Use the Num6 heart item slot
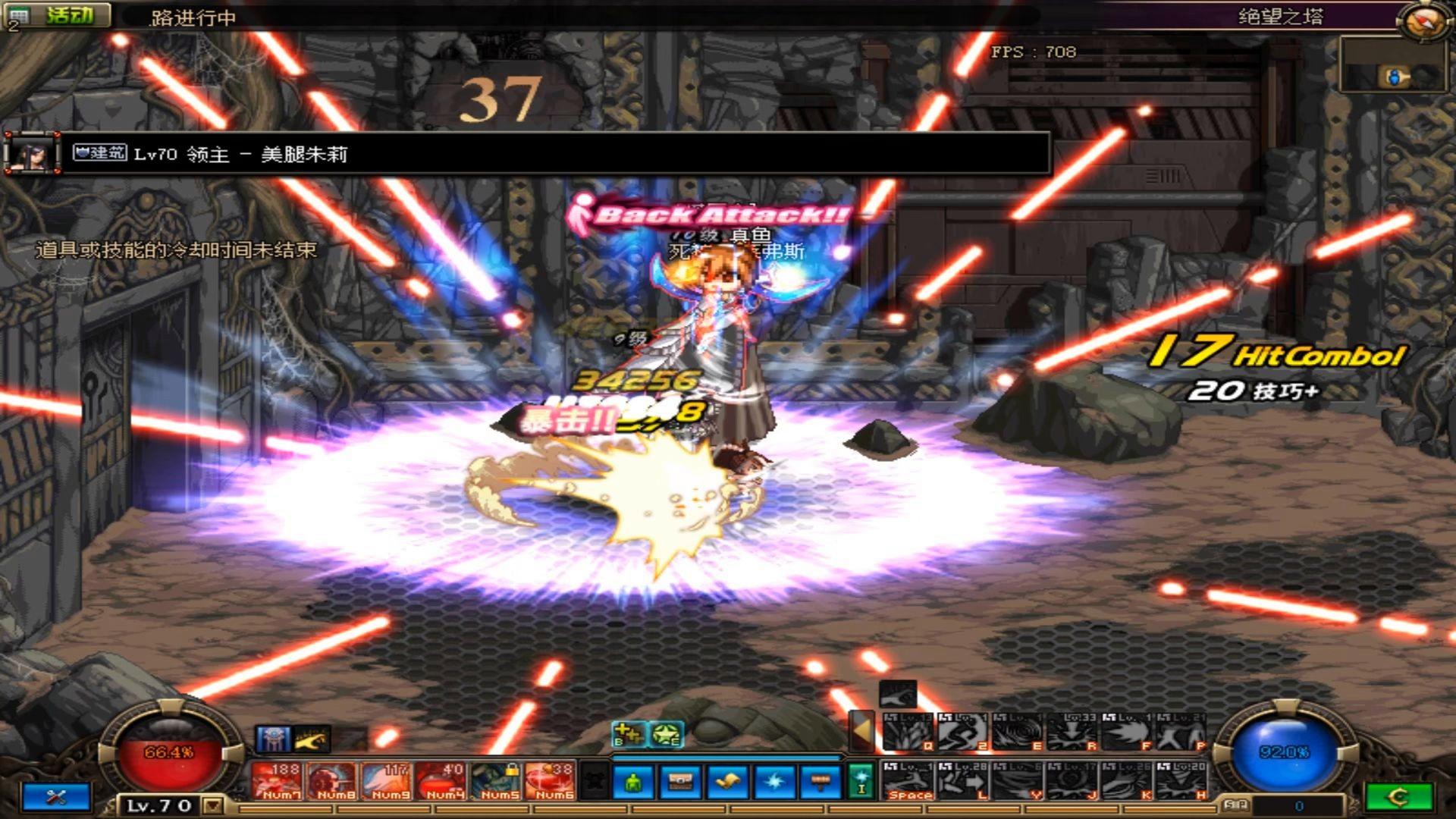The height and width of the screenshot is (819, 1456). [551, 781]
